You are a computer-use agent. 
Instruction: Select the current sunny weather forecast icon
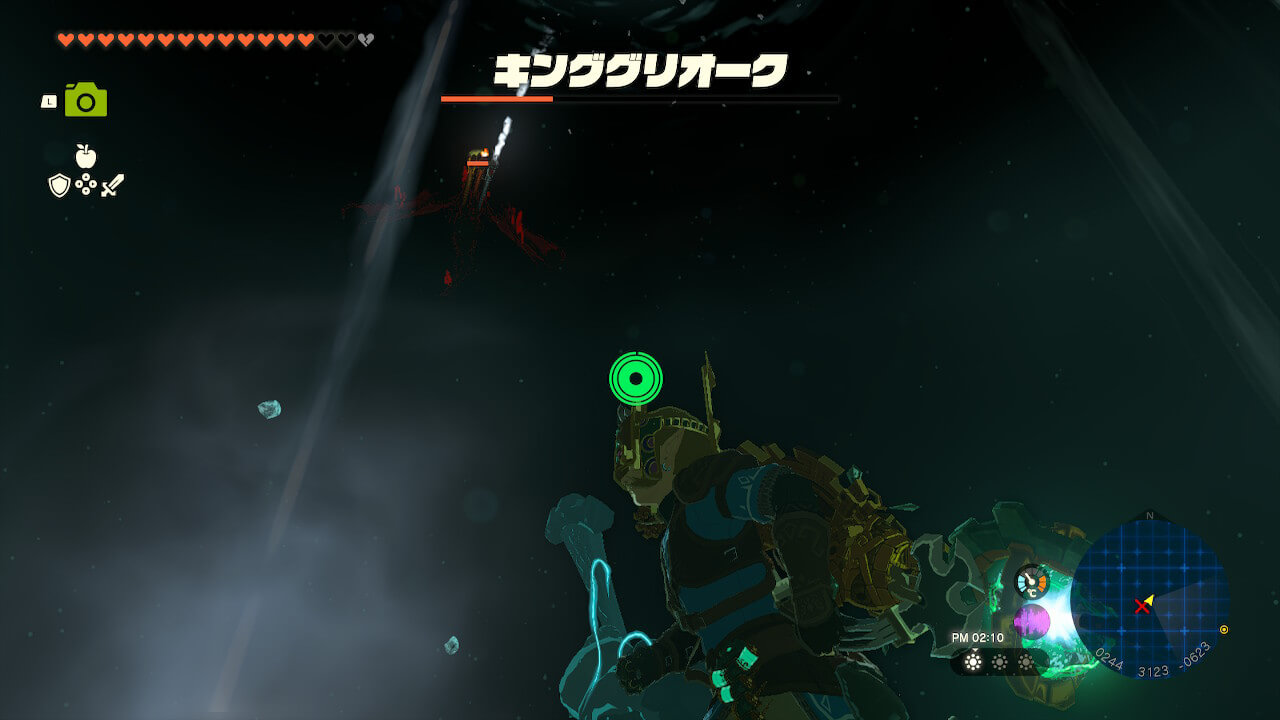coord(972,661)
